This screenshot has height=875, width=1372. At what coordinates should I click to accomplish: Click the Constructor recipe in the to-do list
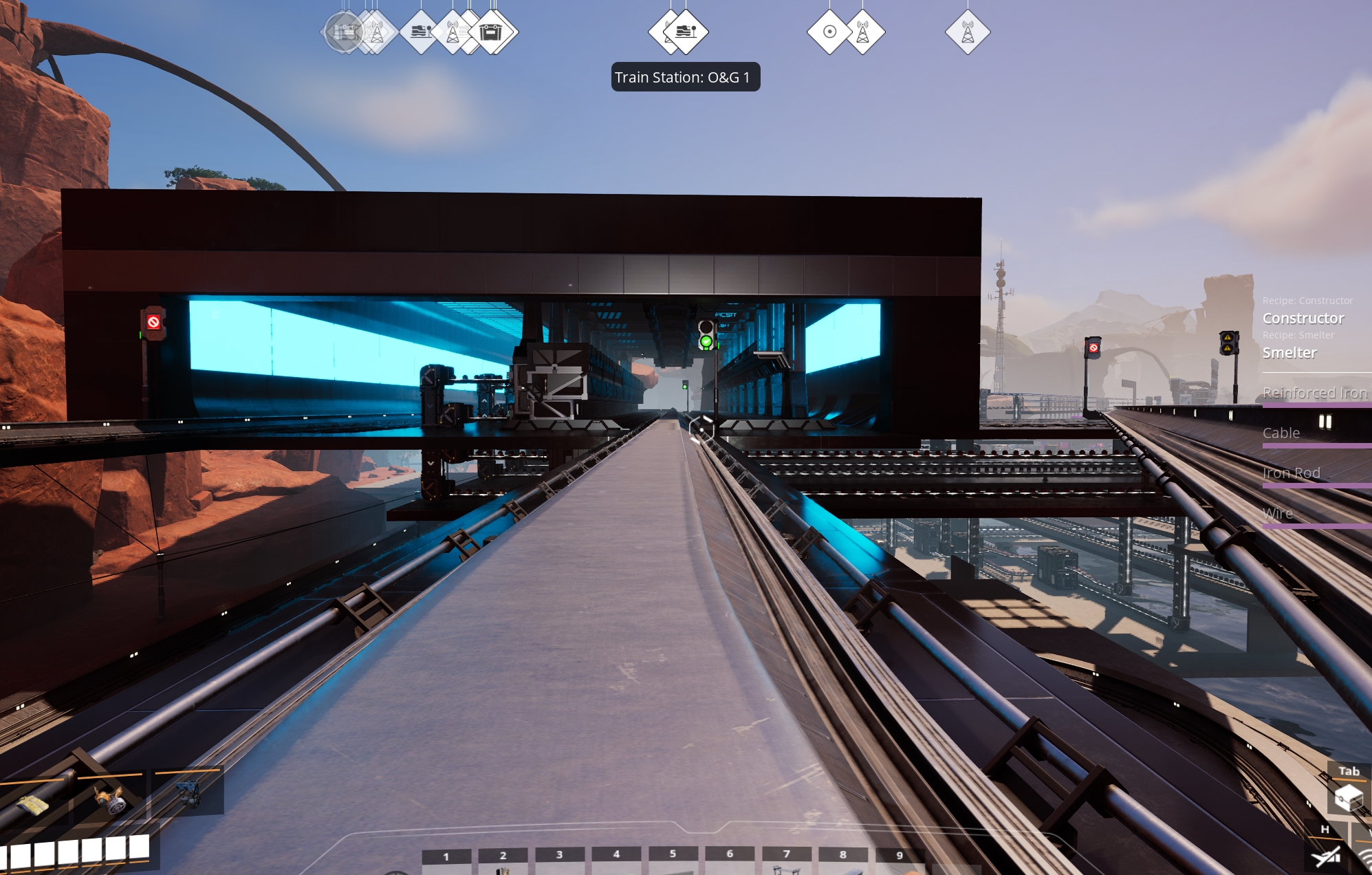click(x=1303, y=318)
